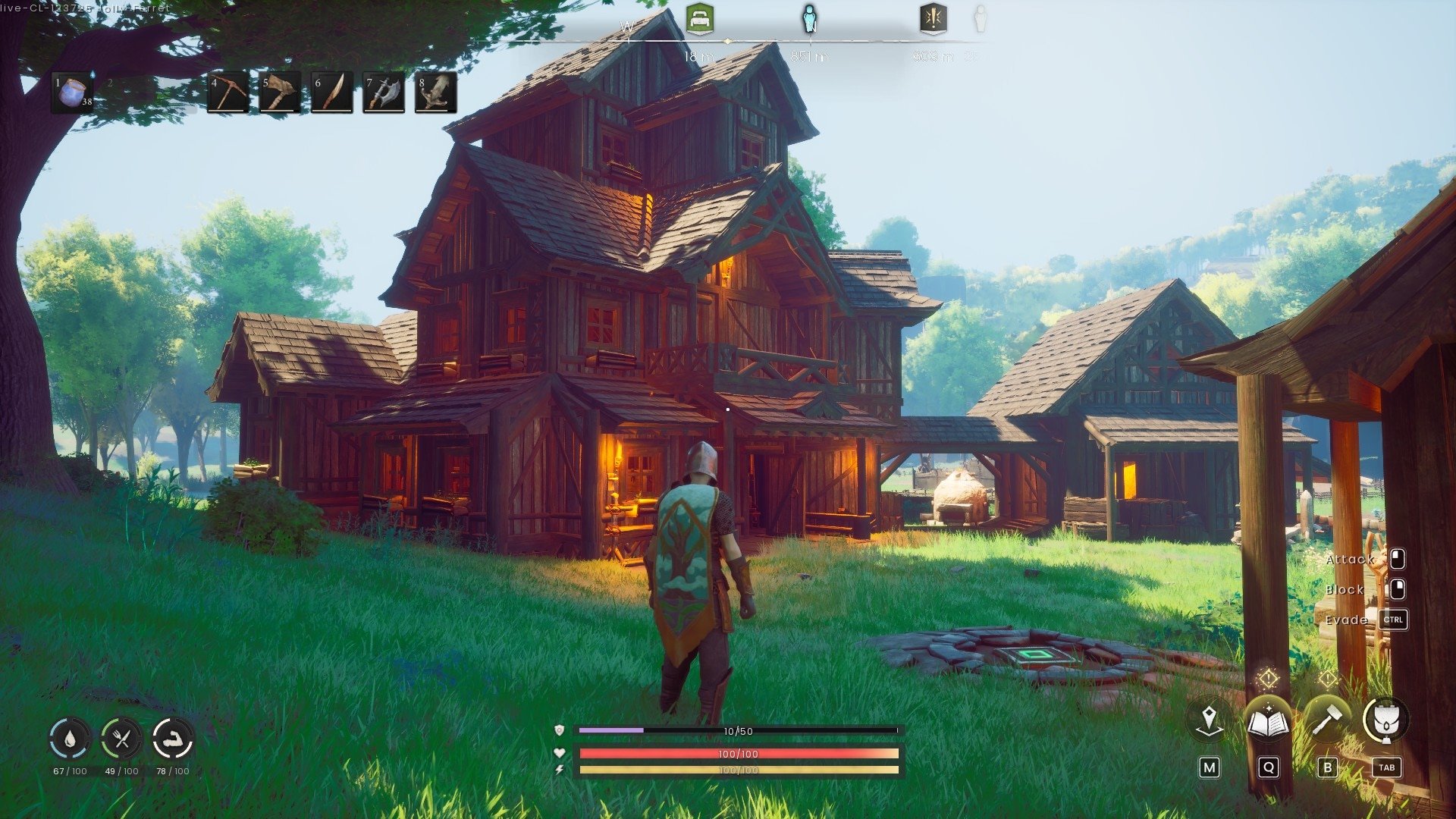
Task: Check the water droplet thirst gauge
Action: [70, 739]
